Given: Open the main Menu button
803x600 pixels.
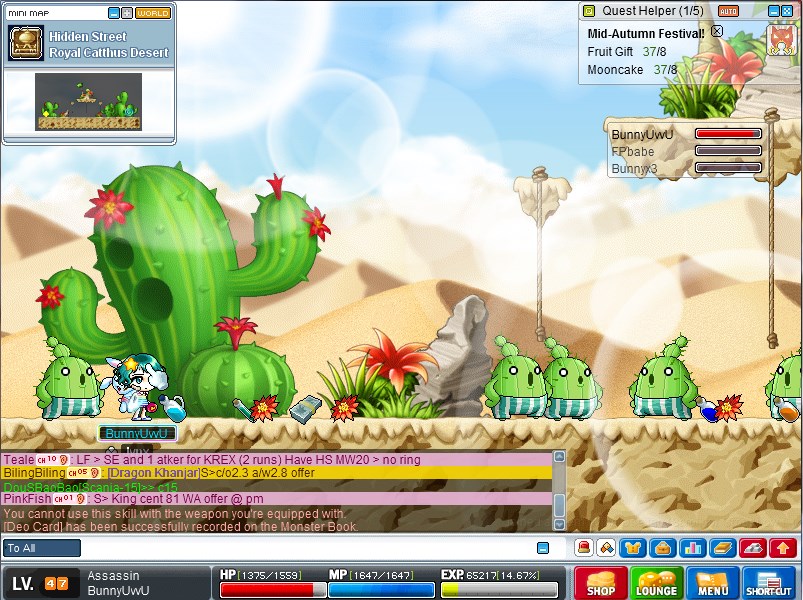Looking at the screenshot, I should point(712,583).
